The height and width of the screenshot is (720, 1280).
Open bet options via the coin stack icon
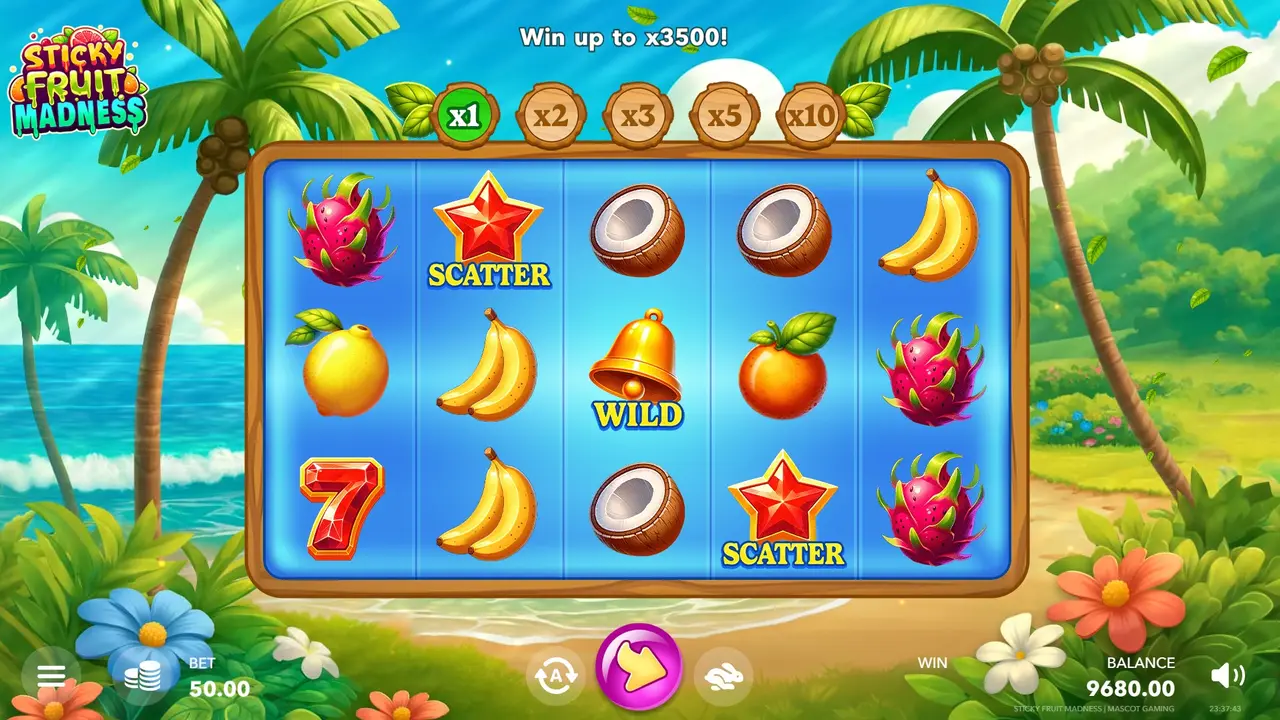coord(143,675)
